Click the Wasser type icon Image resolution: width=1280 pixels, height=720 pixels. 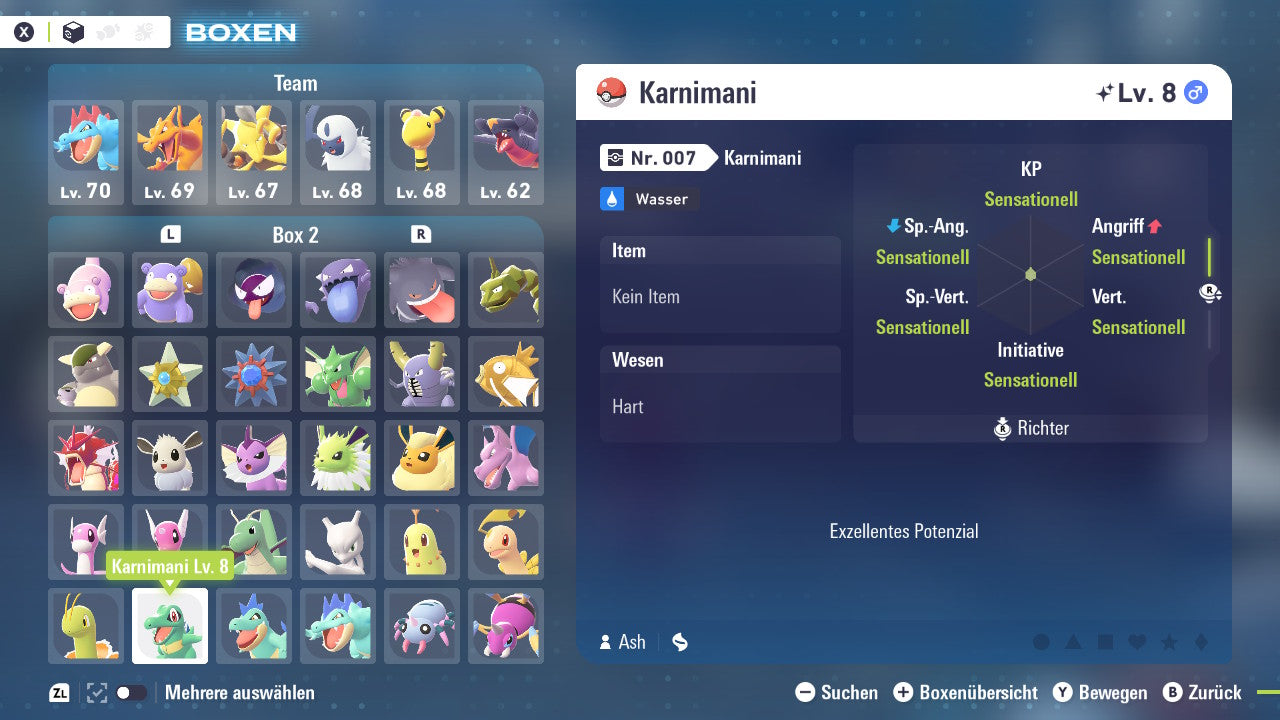coord(611,199)
